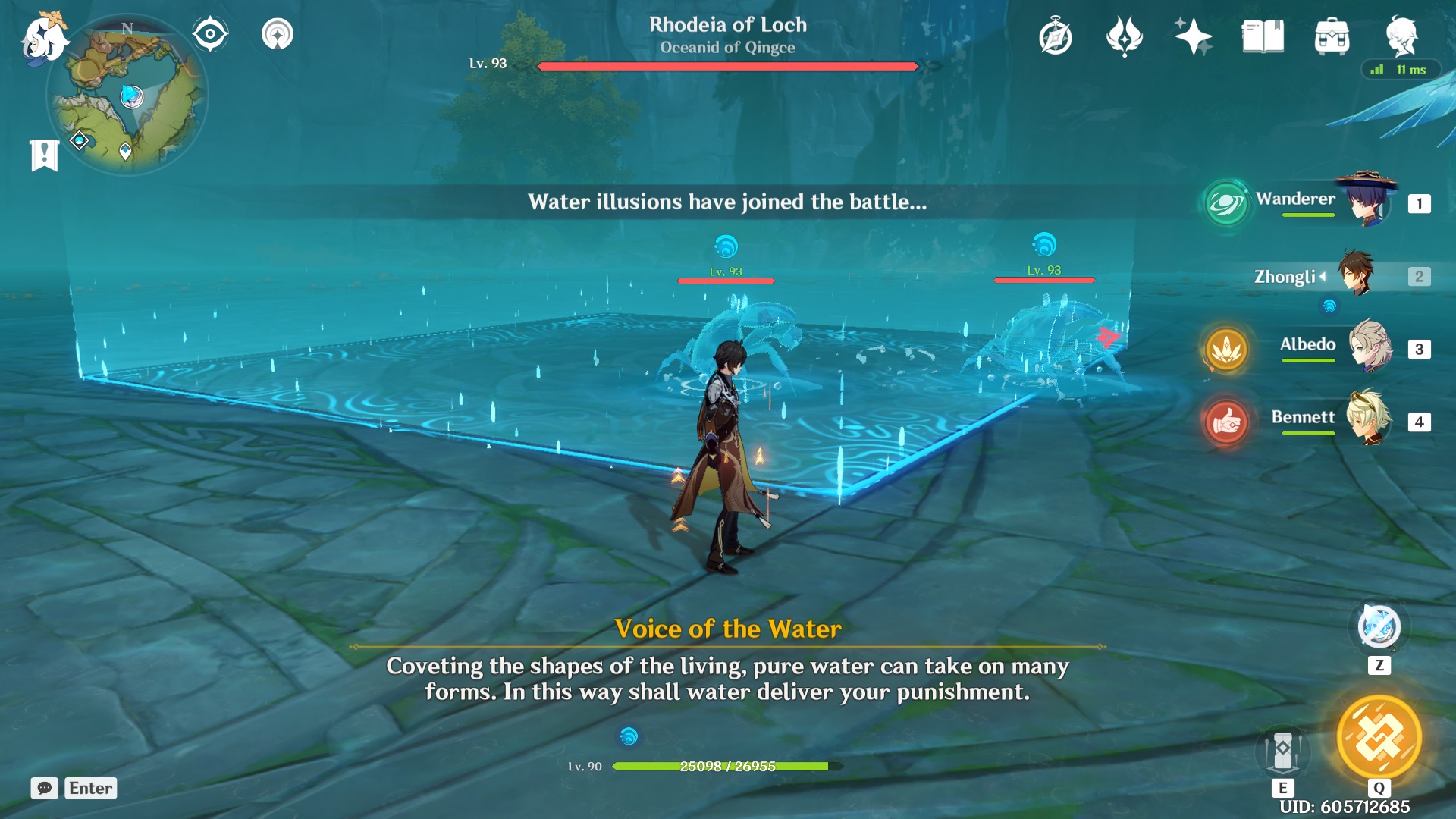Select the eye-shaped tracking icon near the minimap

coord(209,32)
